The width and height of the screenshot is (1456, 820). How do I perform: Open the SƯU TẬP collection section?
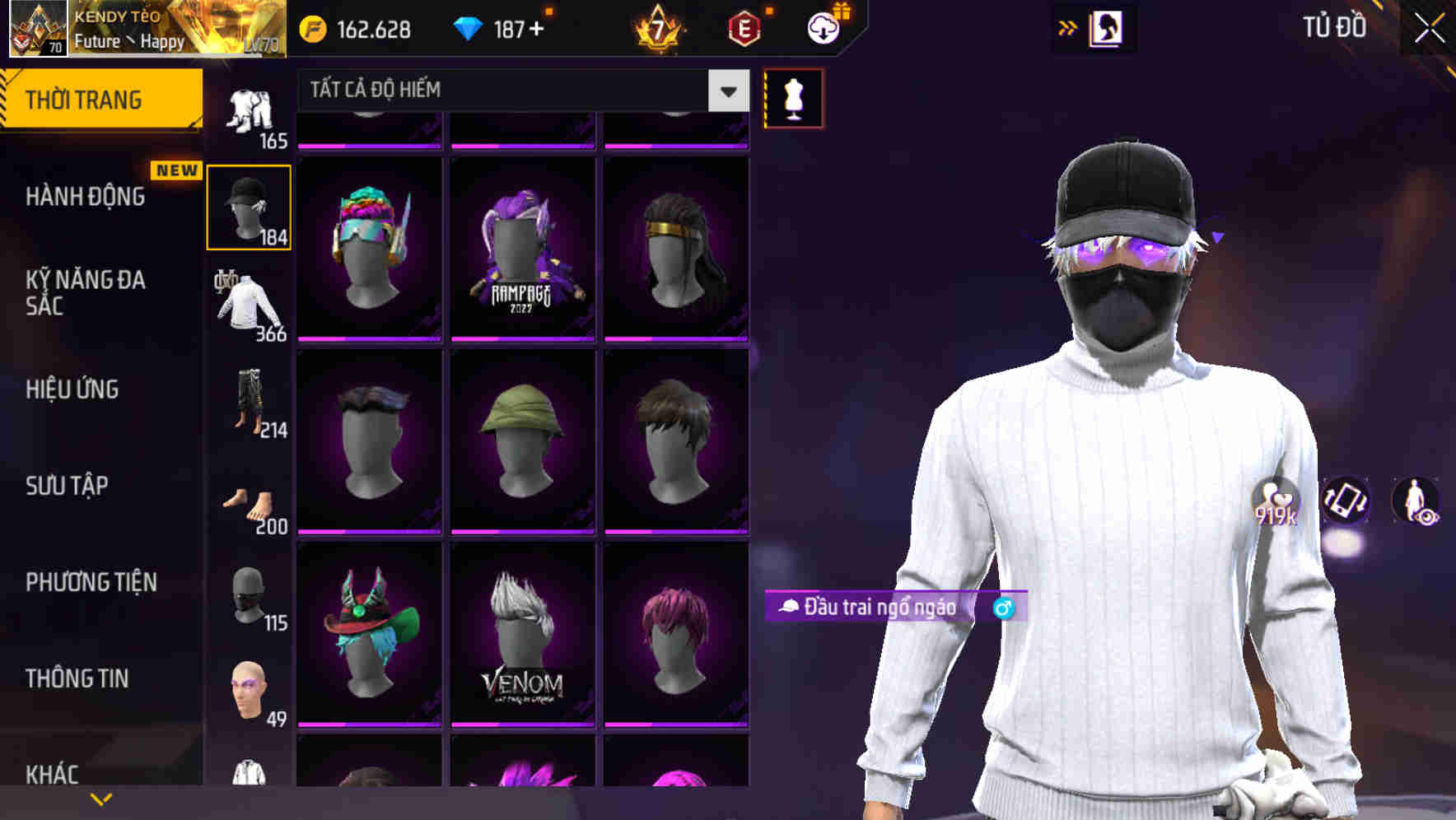coord(66,487)
